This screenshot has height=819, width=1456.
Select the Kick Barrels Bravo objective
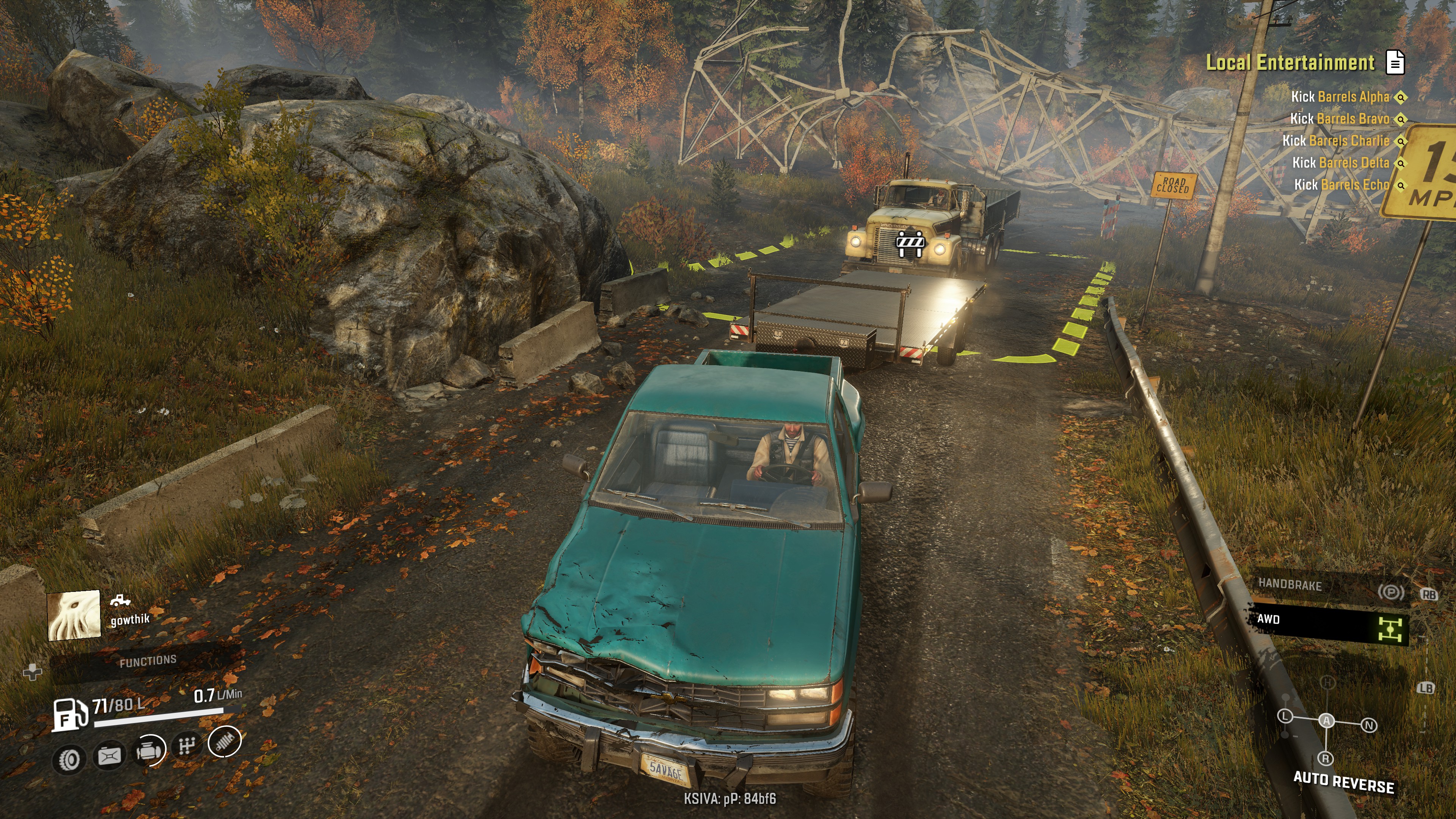1339,119
